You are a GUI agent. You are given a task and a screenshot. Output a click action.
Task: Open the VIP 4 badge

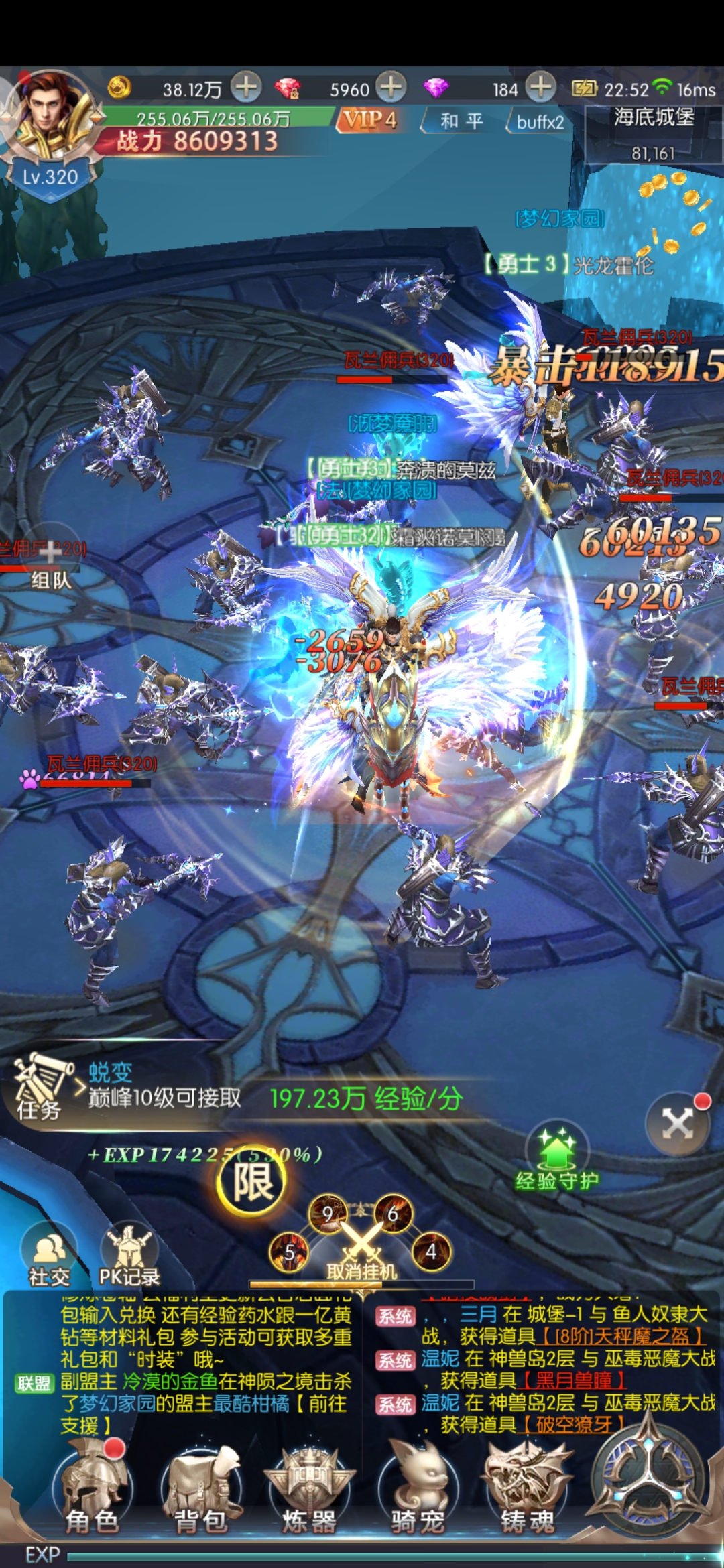pos(370,121)
